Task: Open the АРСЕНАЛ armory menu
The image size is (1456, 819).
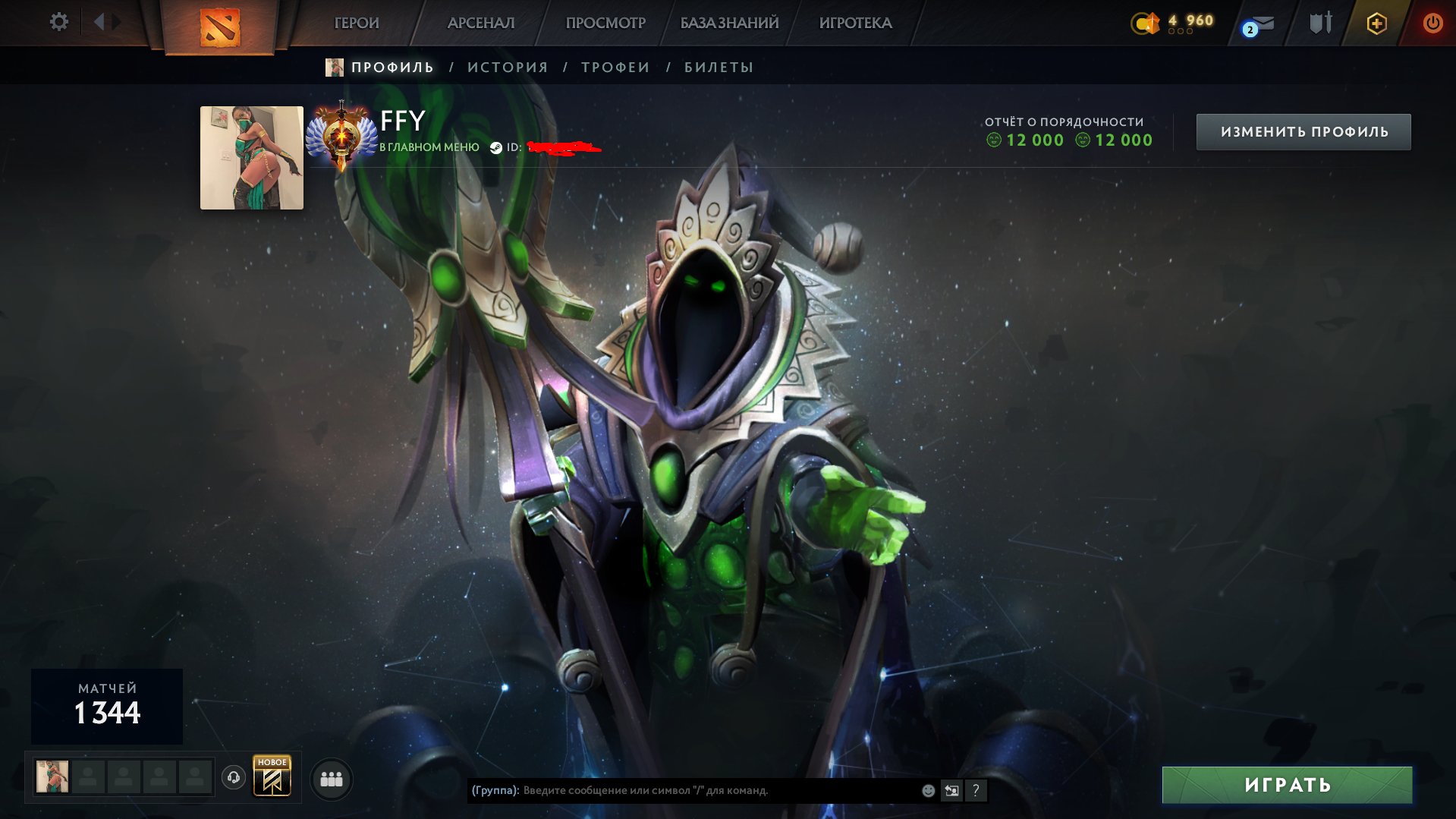Action: 481,23
